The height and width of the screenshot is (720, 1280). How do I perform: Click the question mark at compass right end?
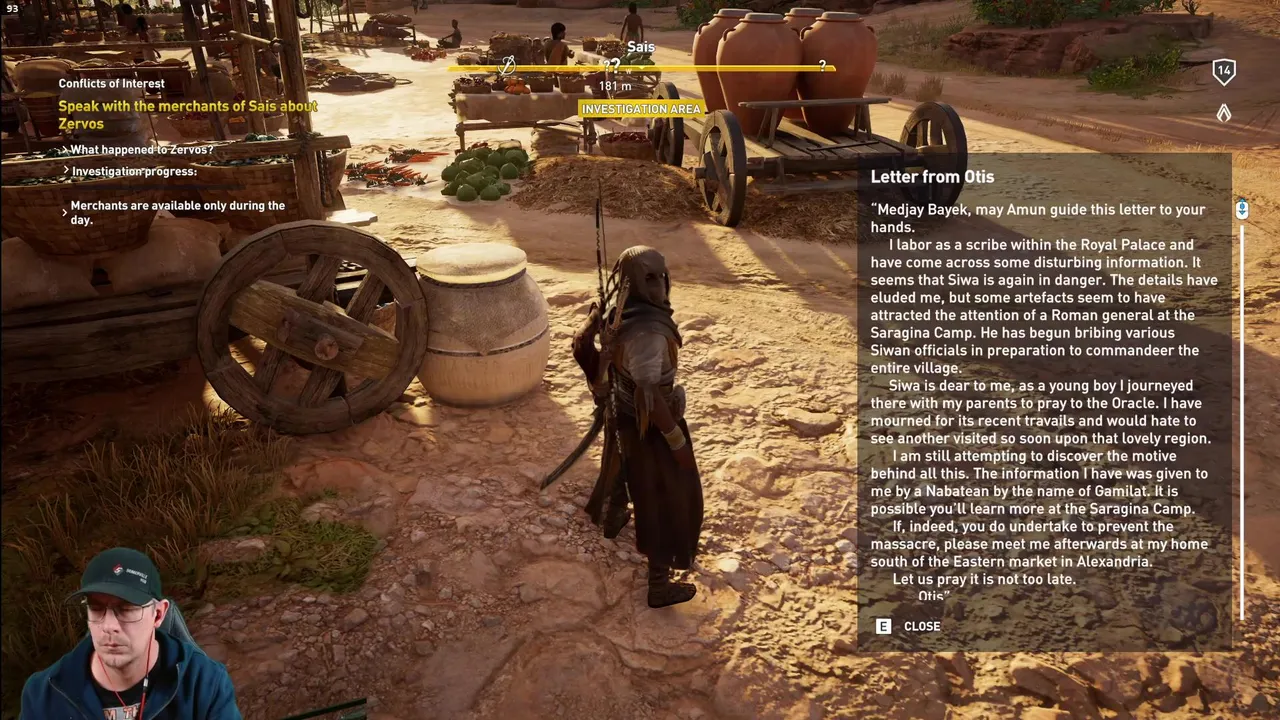(x=822, y=66)
